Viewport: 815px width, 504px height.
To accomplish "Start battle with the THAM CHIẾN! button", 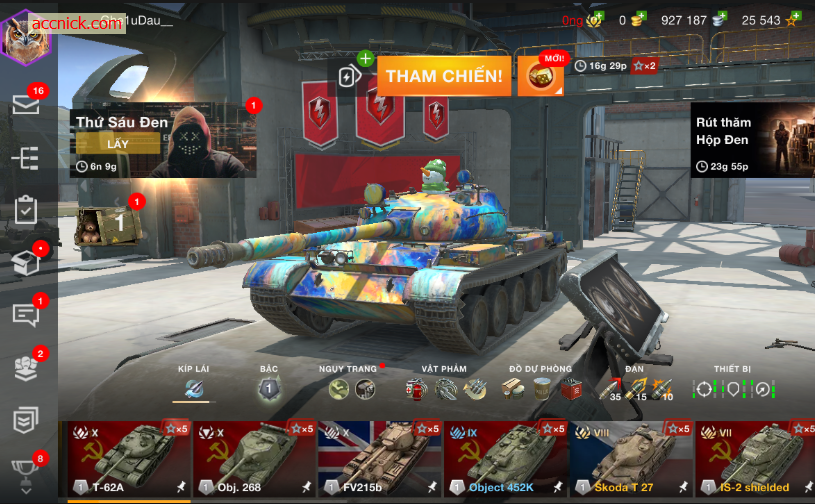I will [444, 76].
